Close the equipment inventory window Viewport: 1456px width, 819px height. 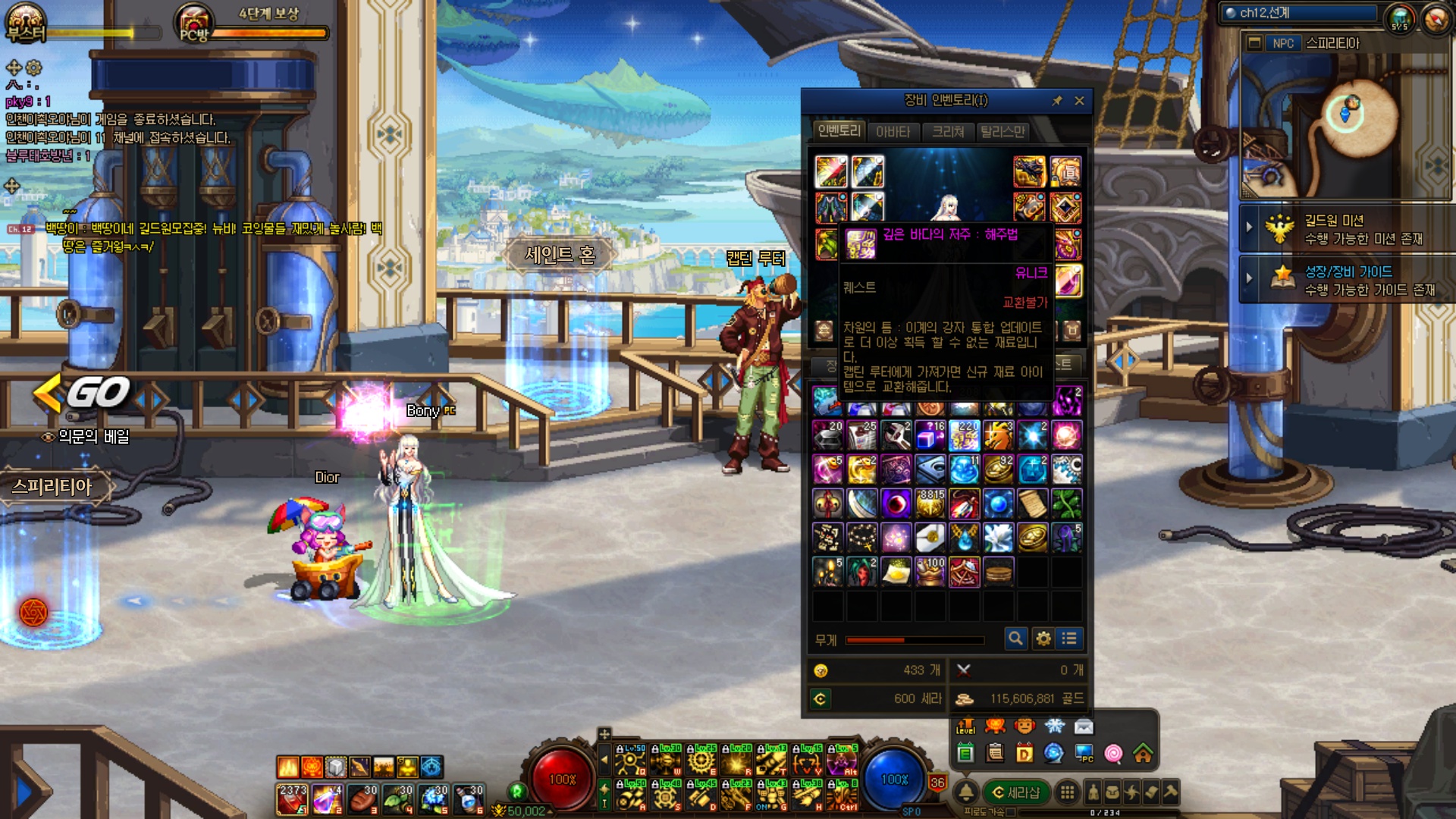click(1079, 101)
